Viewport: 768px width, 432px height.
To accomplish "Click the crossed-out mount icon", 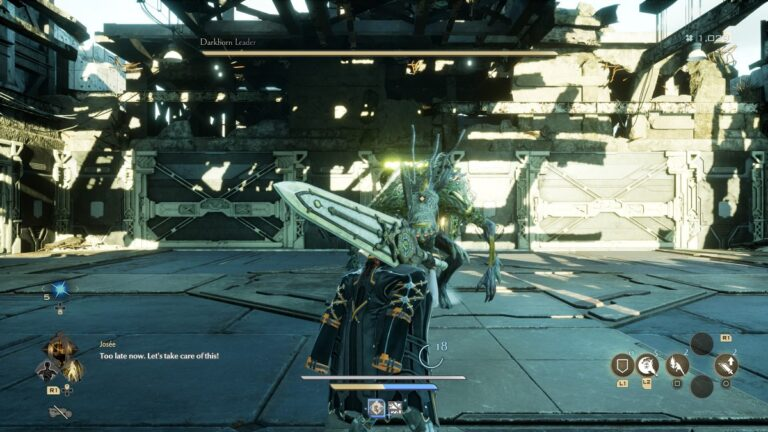I will (59, 411).
